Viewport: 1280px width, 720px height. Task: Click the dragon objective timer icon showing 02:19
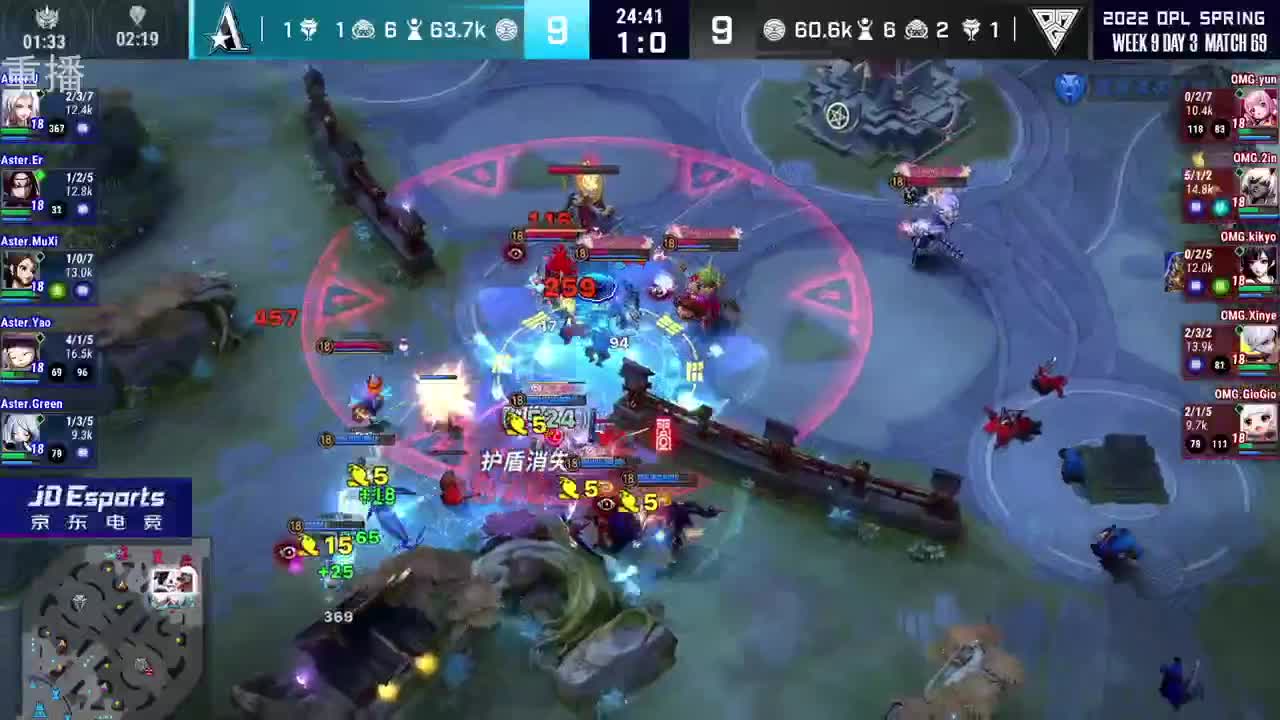137,16
